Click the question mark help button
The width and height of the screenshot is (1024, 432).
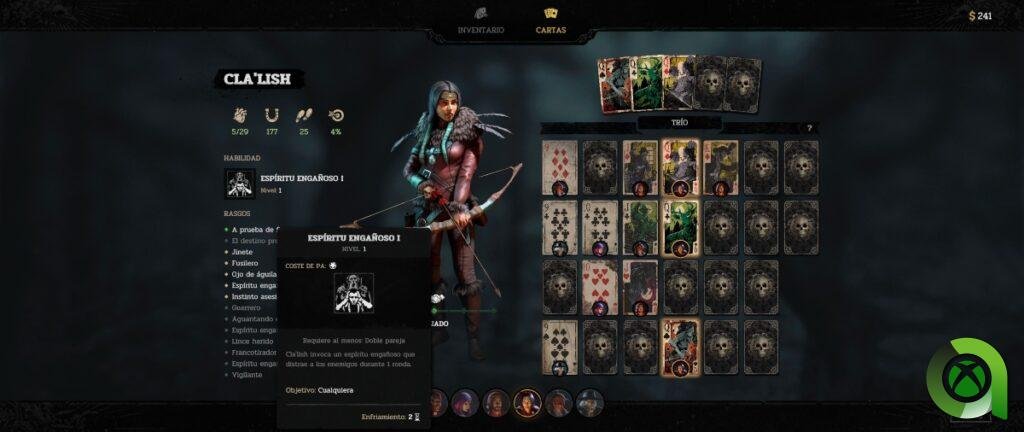pyautogui.click(x=809, y=128)
